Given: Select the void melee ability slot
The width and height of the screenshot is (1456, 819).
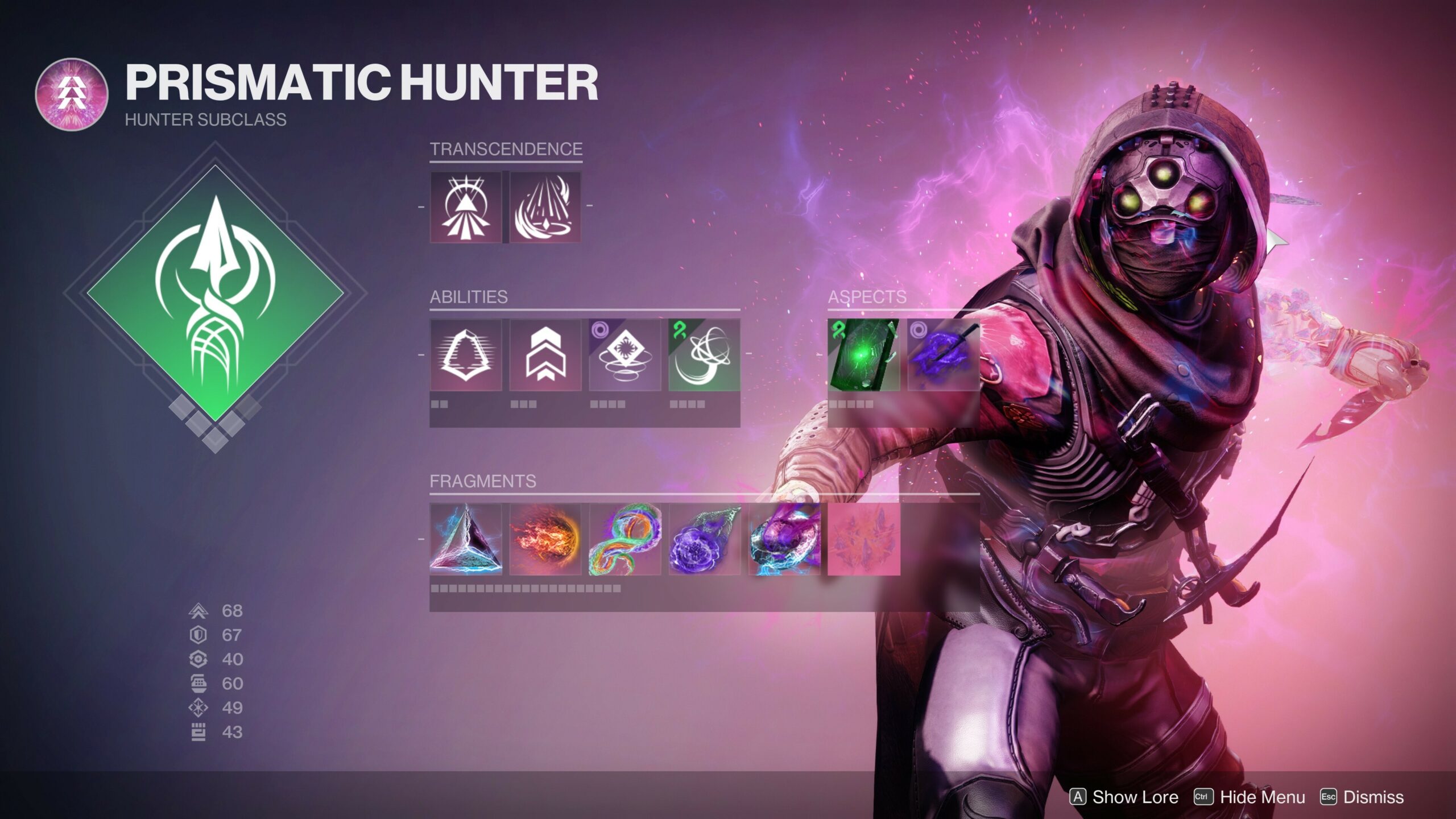Looking at the screenshot, I should pos(624,355).
